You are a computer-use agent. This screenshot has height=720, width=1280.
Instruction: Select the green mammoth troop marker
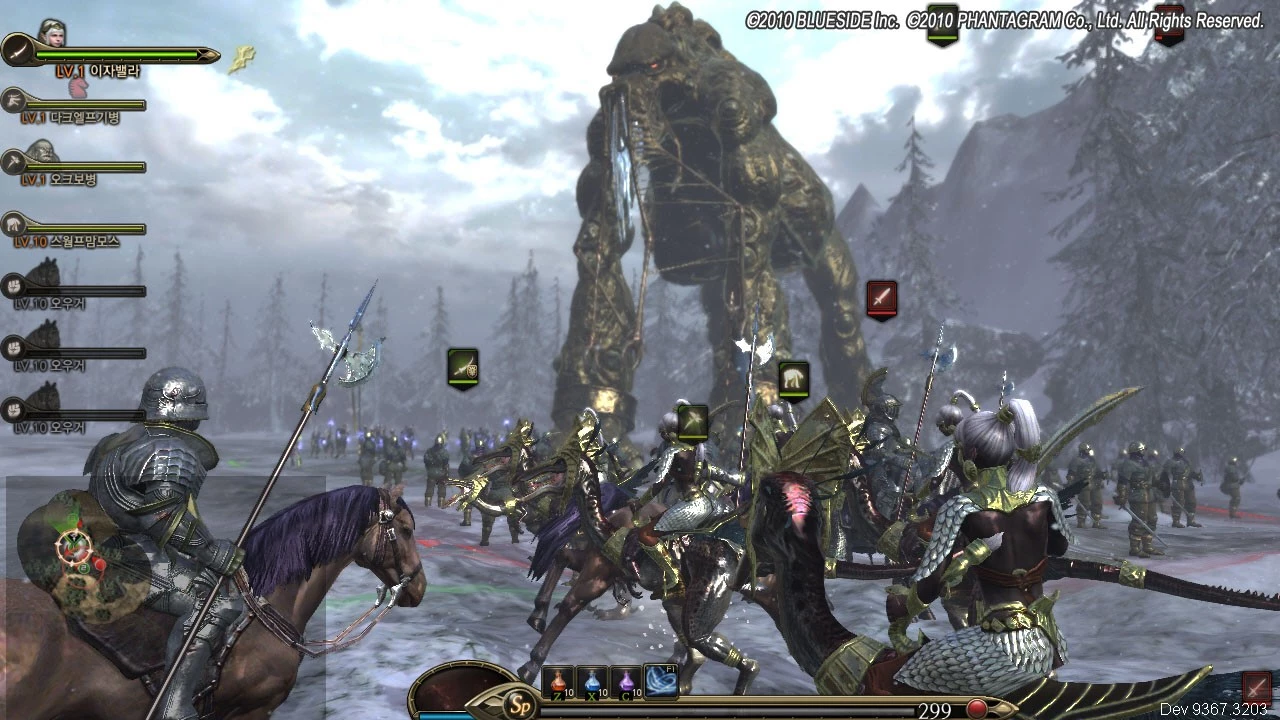(x=793, y=378)
